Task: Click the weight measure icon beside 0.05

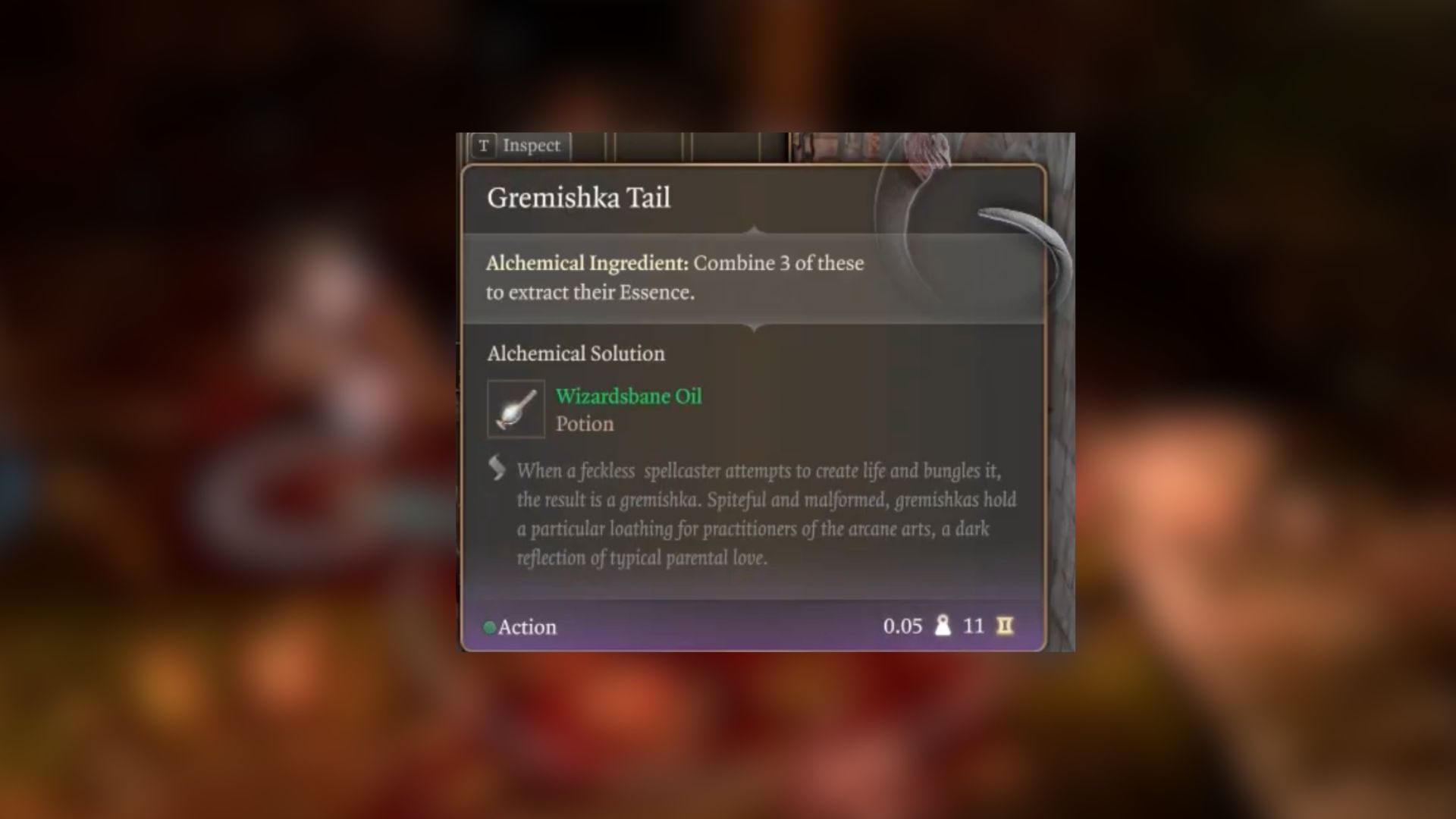Action: tap(942, 626)
